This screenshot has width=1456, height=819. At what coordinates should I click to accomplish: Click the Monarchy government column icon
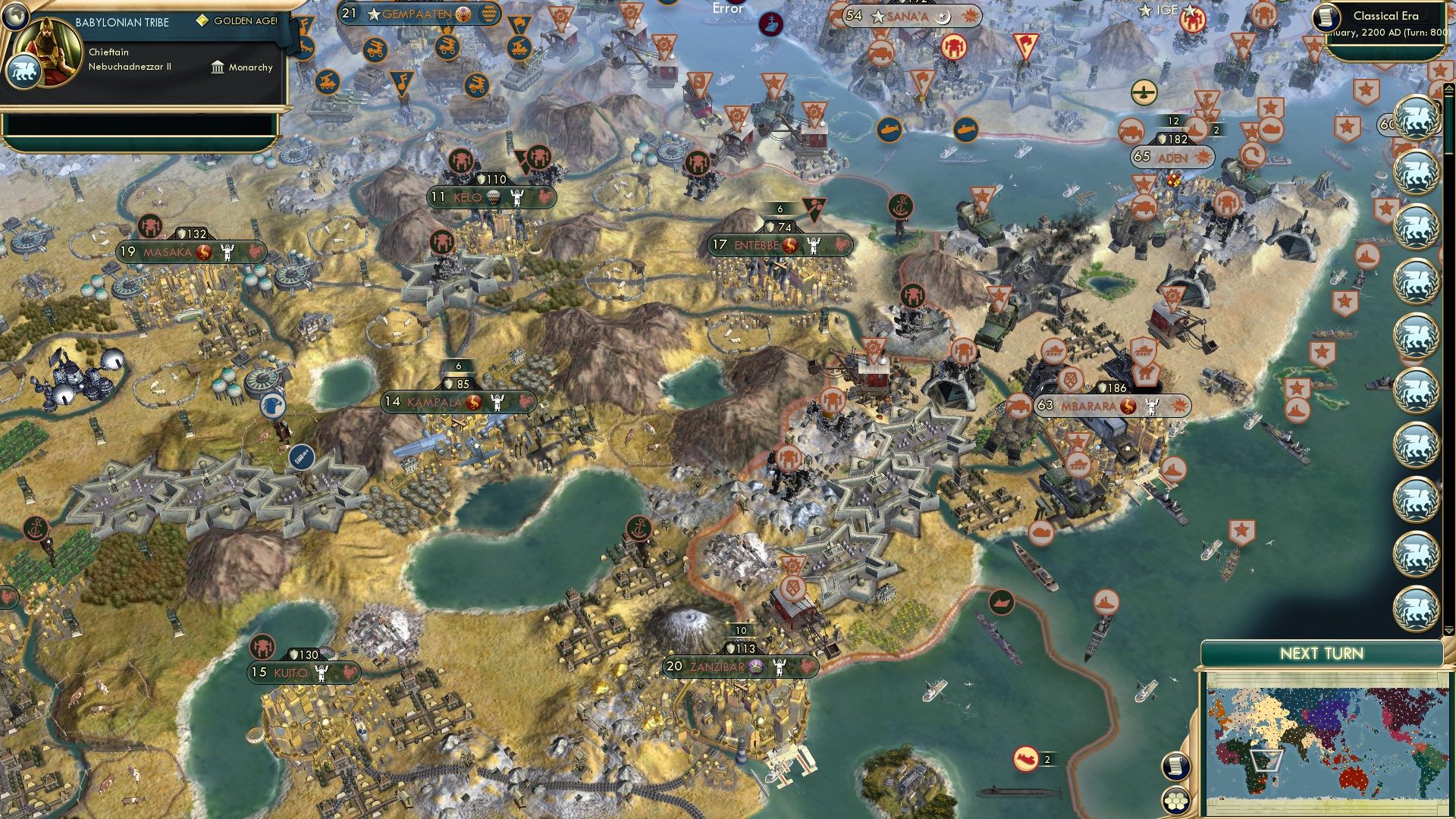(216, 67)
